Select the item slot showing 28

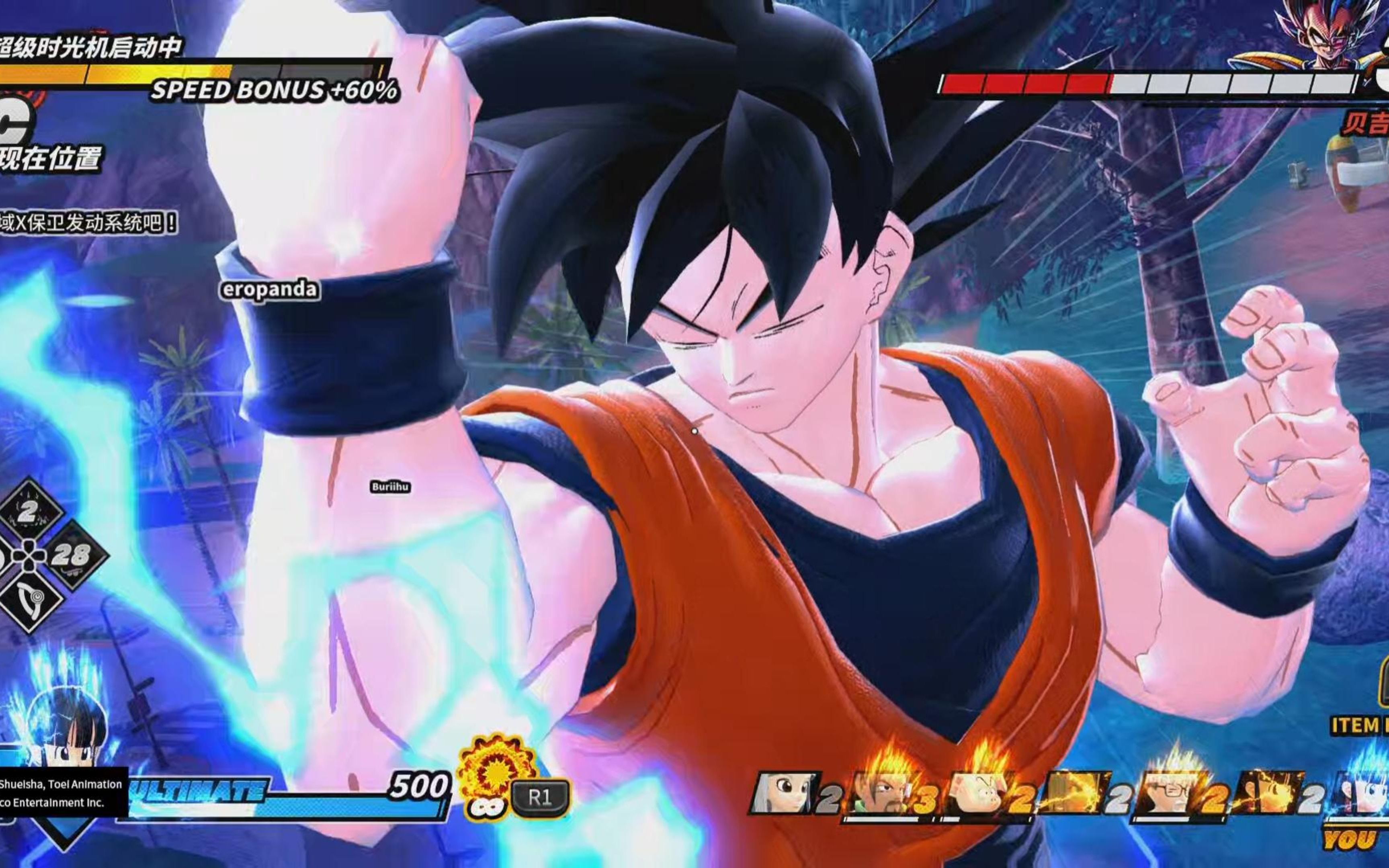(x=73, y=555)
